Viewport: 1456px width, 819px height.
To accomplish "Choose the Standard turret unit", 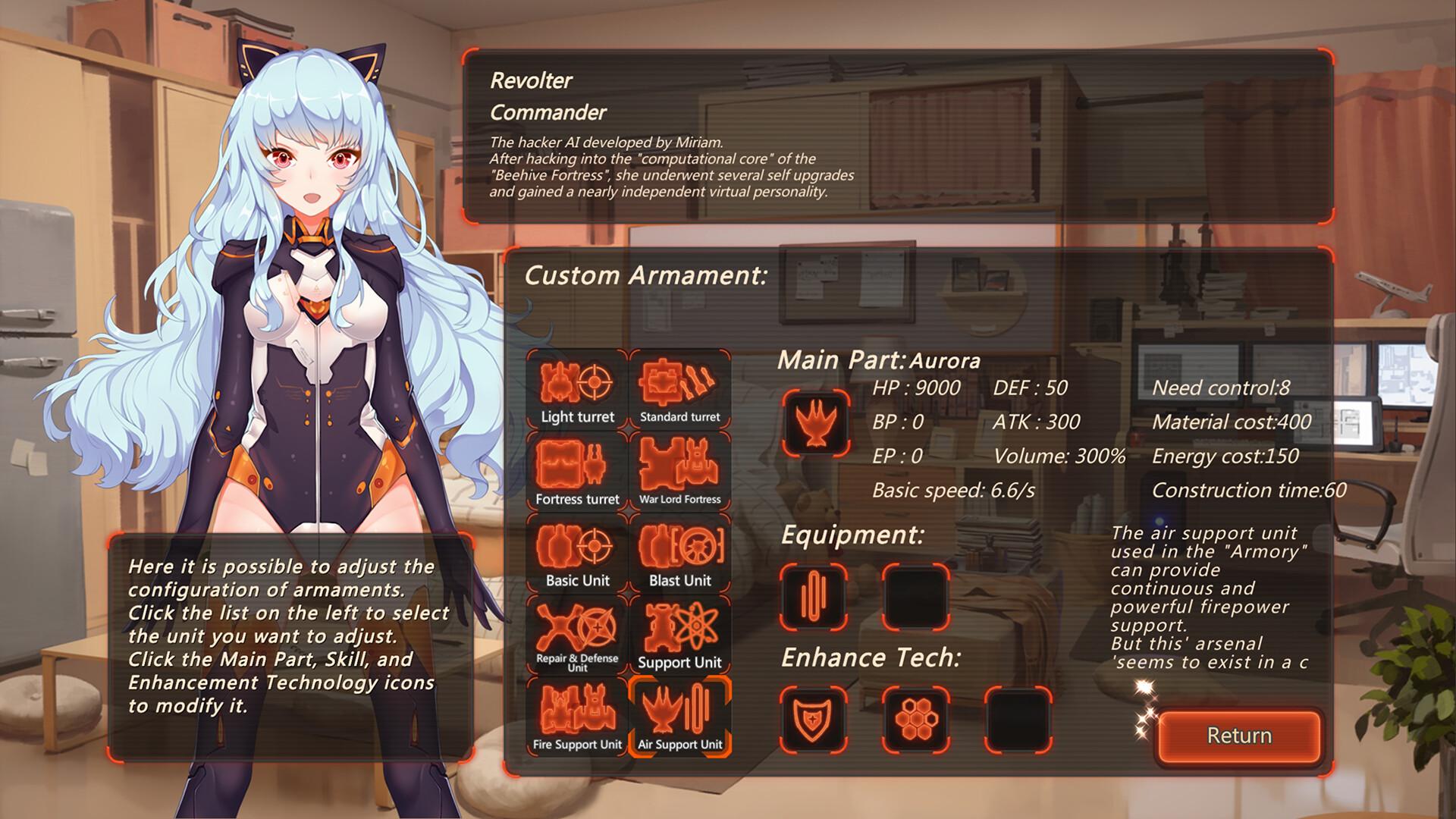I will (679, 390).
